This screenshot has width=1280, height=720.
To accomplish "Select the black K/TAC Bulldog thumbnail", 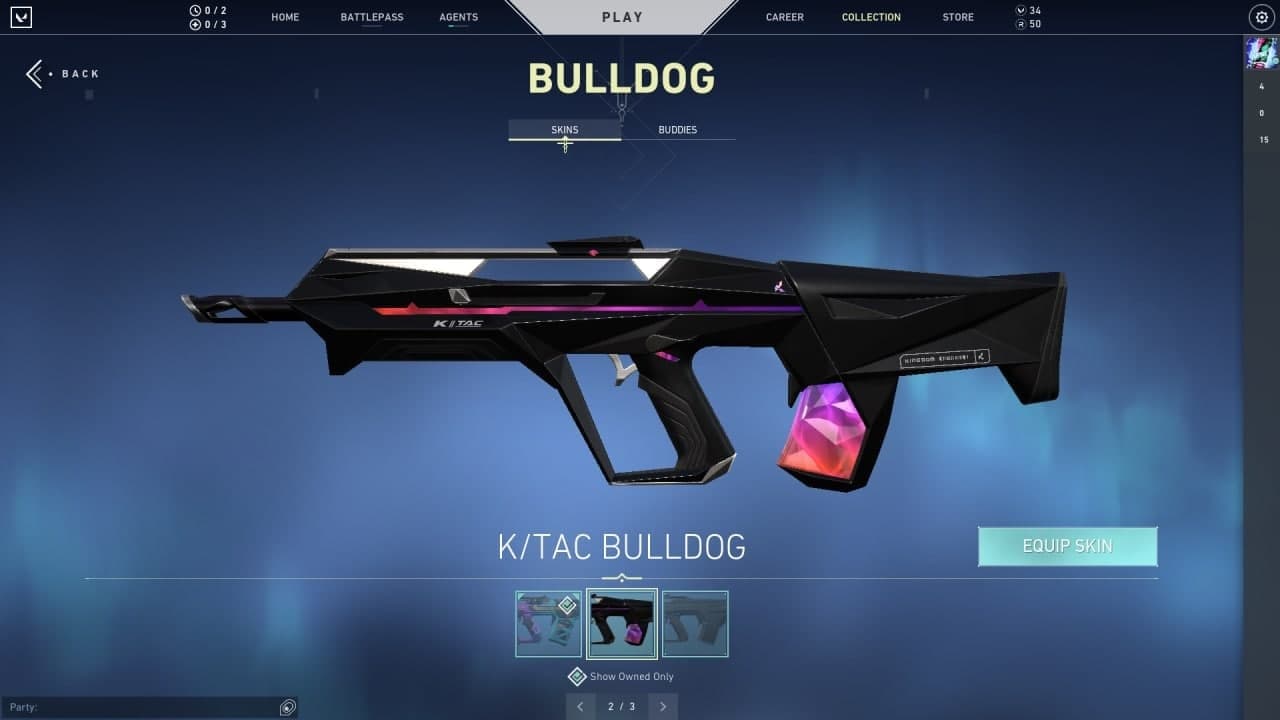I will [622, 624].
